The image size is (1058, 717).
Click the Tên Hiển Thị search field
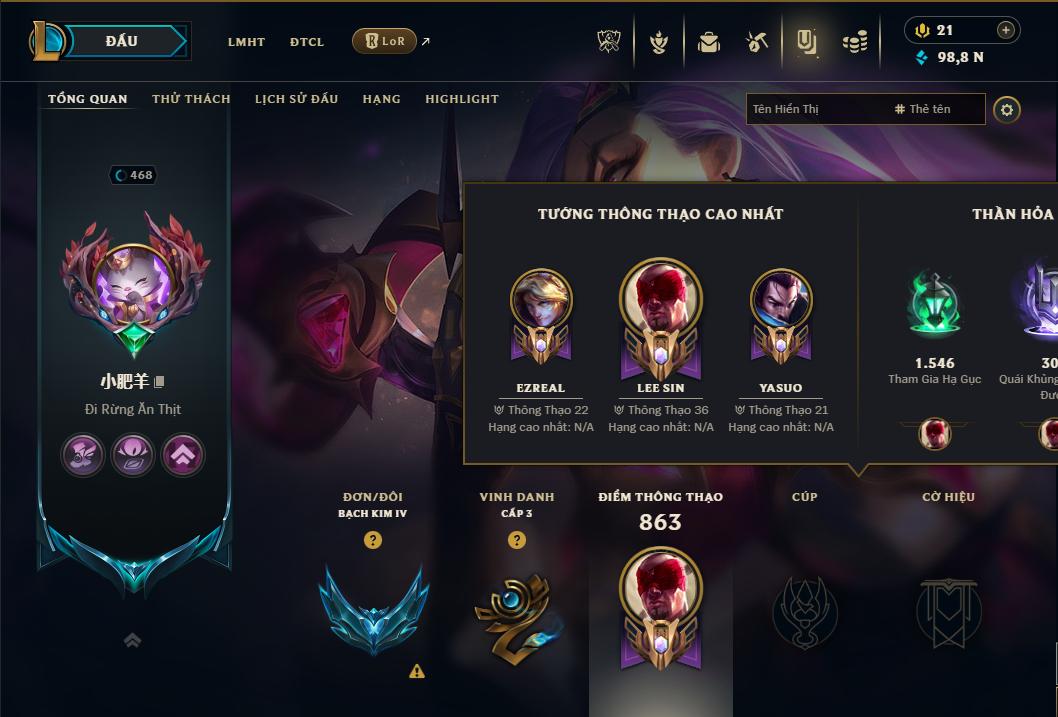click(x=815, y=109)
